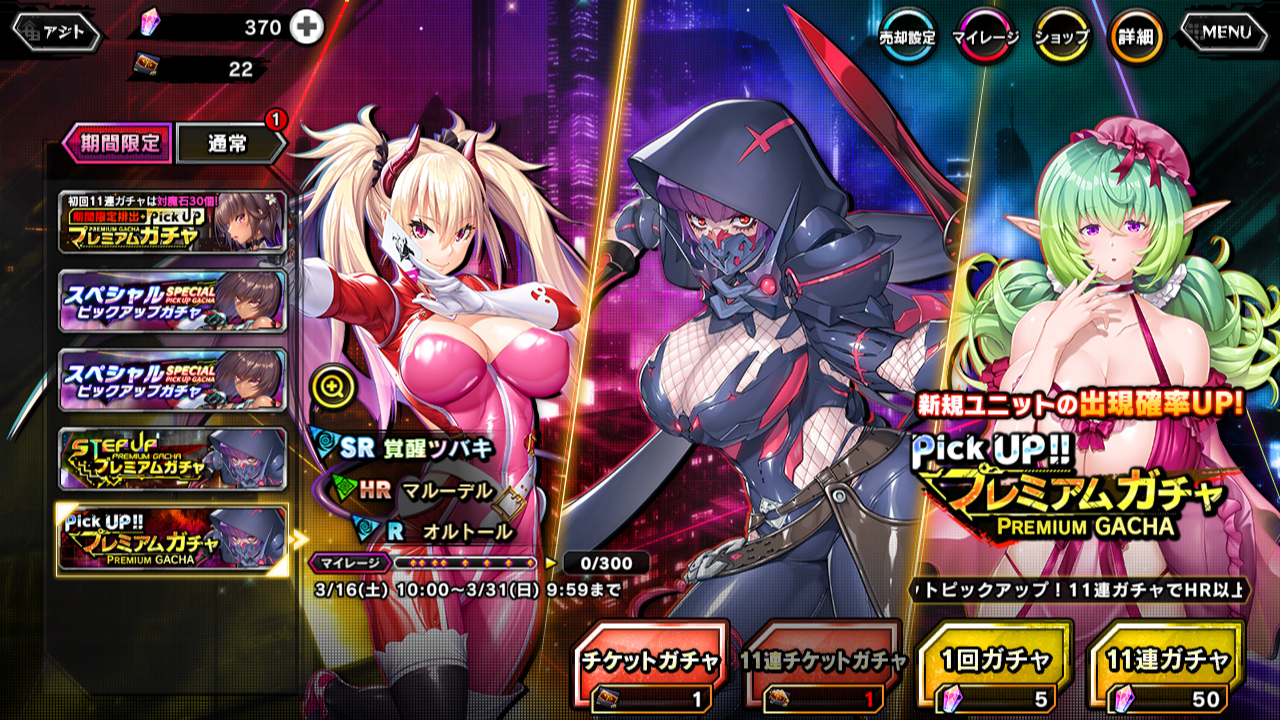The width and height of the screenshot is (1280, 720).
Task: Switch to the 通常 tab
Action: pyautogui.click(x=229, y=143)
